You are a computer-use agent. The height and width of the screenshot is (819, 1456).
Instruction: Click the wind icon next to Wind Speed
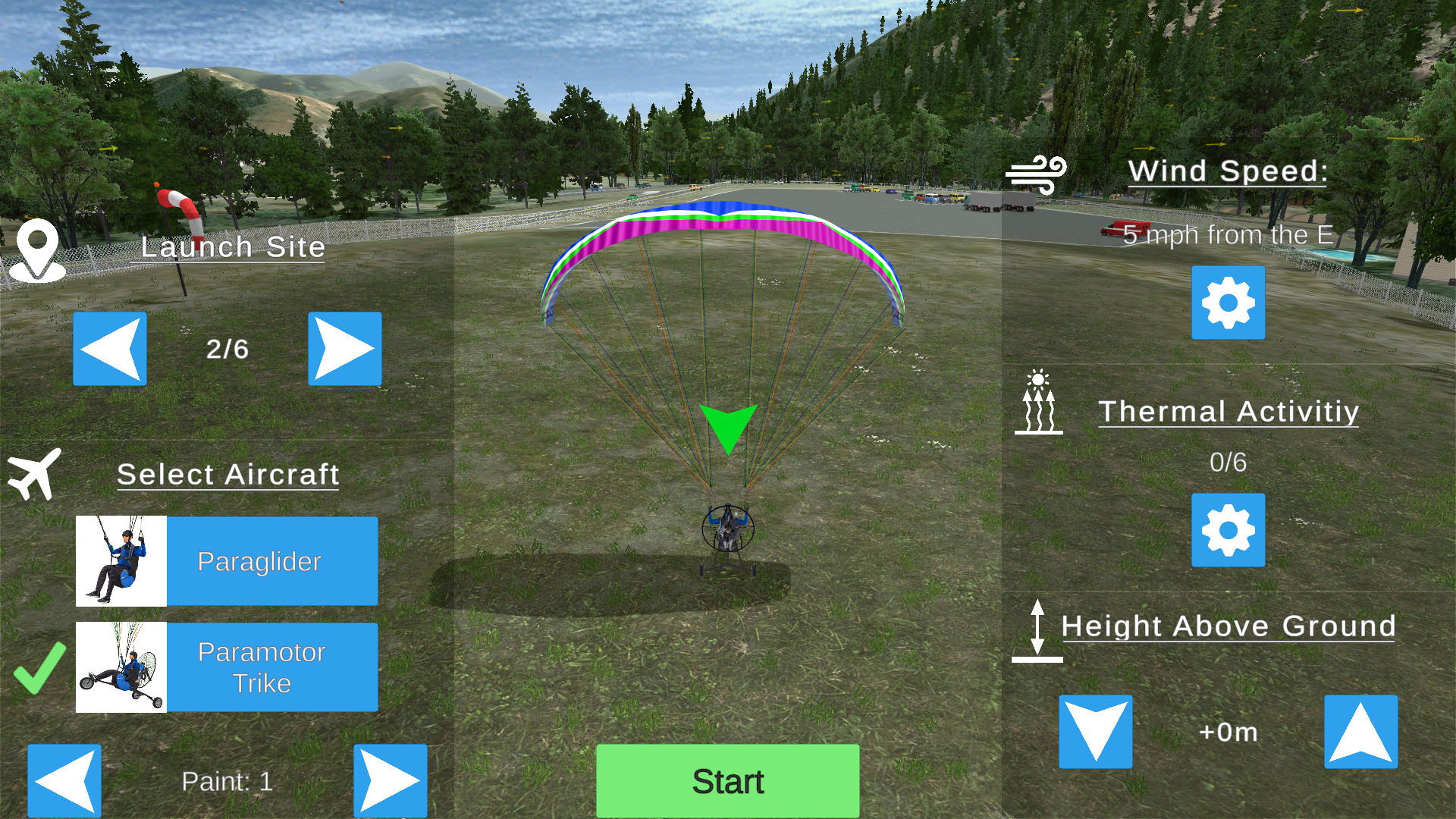[x=1037, y=173]
